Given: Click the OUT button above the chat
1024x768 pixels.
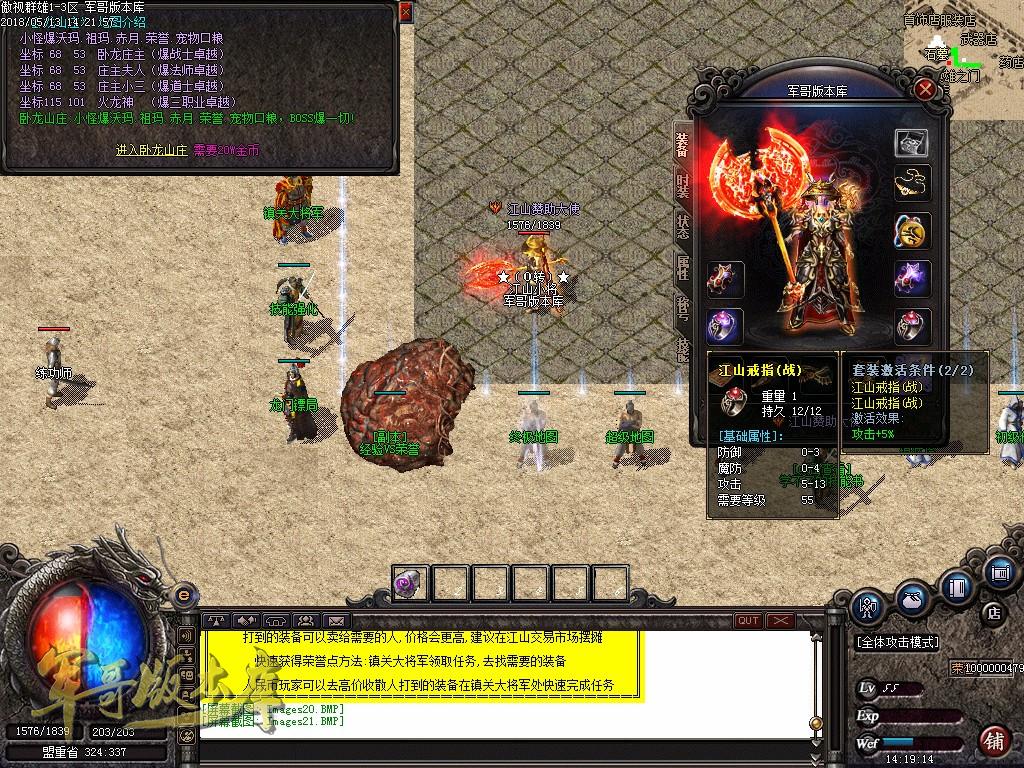Looking at the screenshot, I should tap(748, 621).
